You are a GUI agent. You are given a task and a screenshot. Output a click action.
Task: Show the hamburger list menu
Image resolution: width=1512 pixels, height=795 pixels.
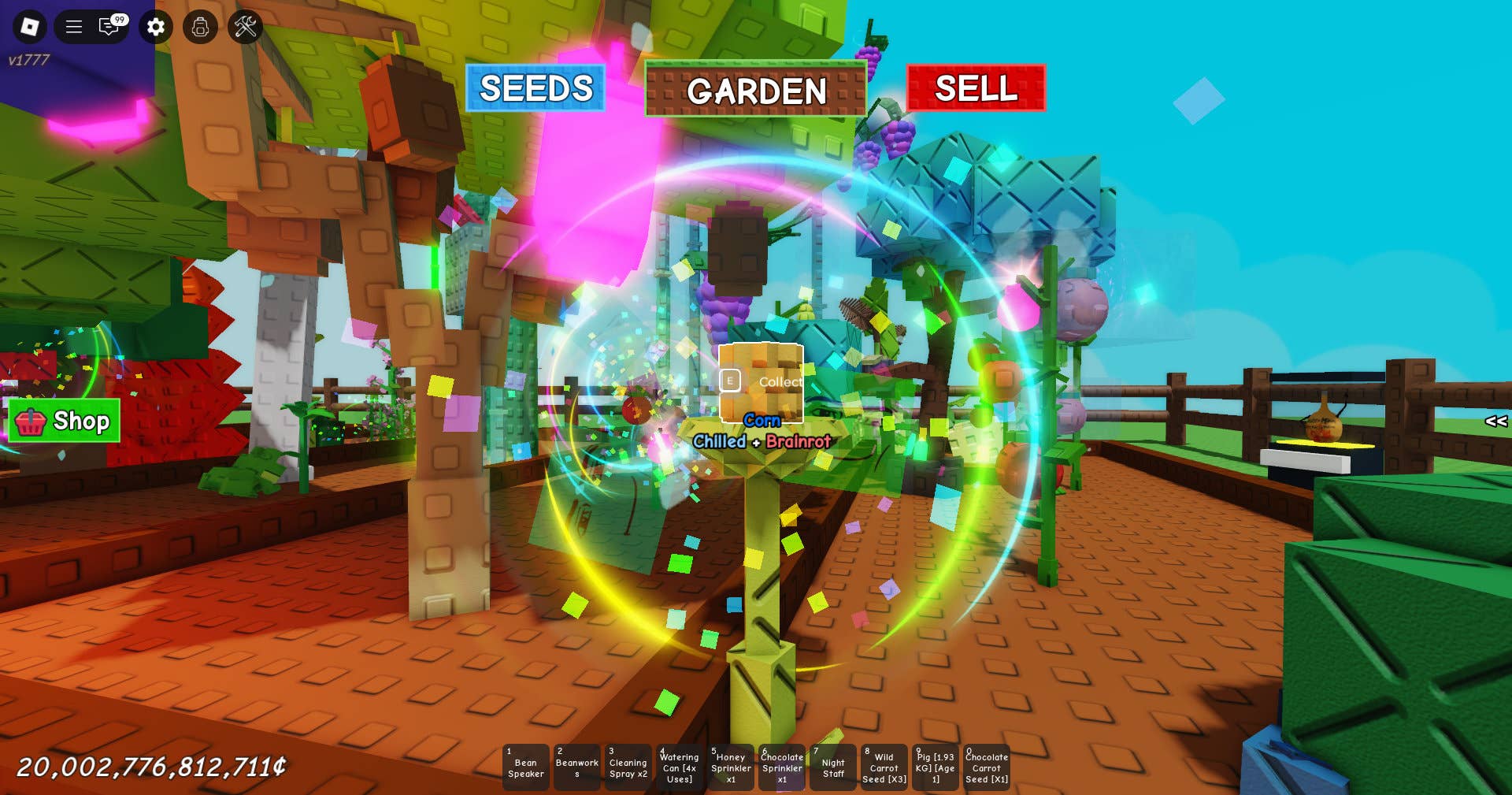(x=74, y=27)
